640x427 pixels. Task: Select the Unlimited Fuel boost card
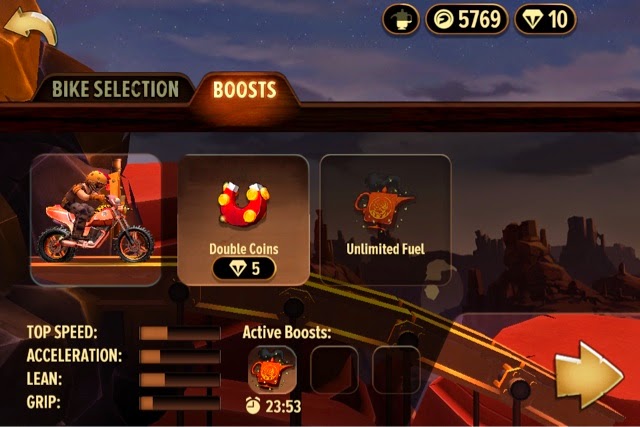coord(385,220)
